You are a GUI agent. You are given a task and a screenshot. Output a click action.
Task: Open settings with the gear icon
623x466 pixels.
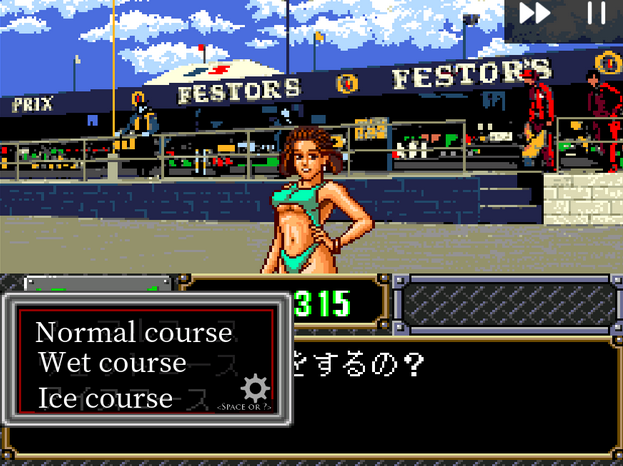pyautogui.click(x=256, y=388)
